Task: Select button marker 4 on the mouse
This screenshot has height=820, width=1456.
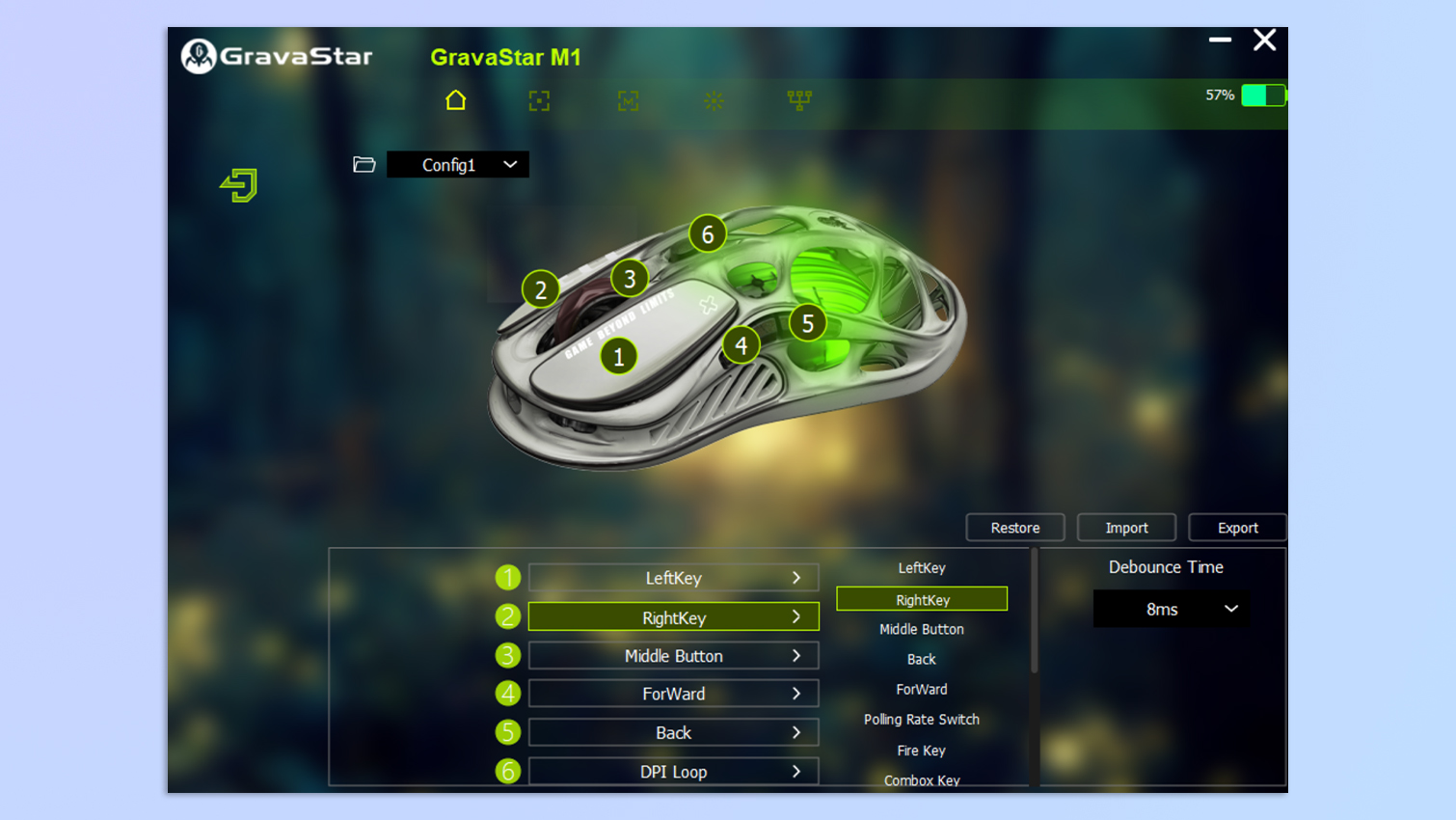Action: 741,344
